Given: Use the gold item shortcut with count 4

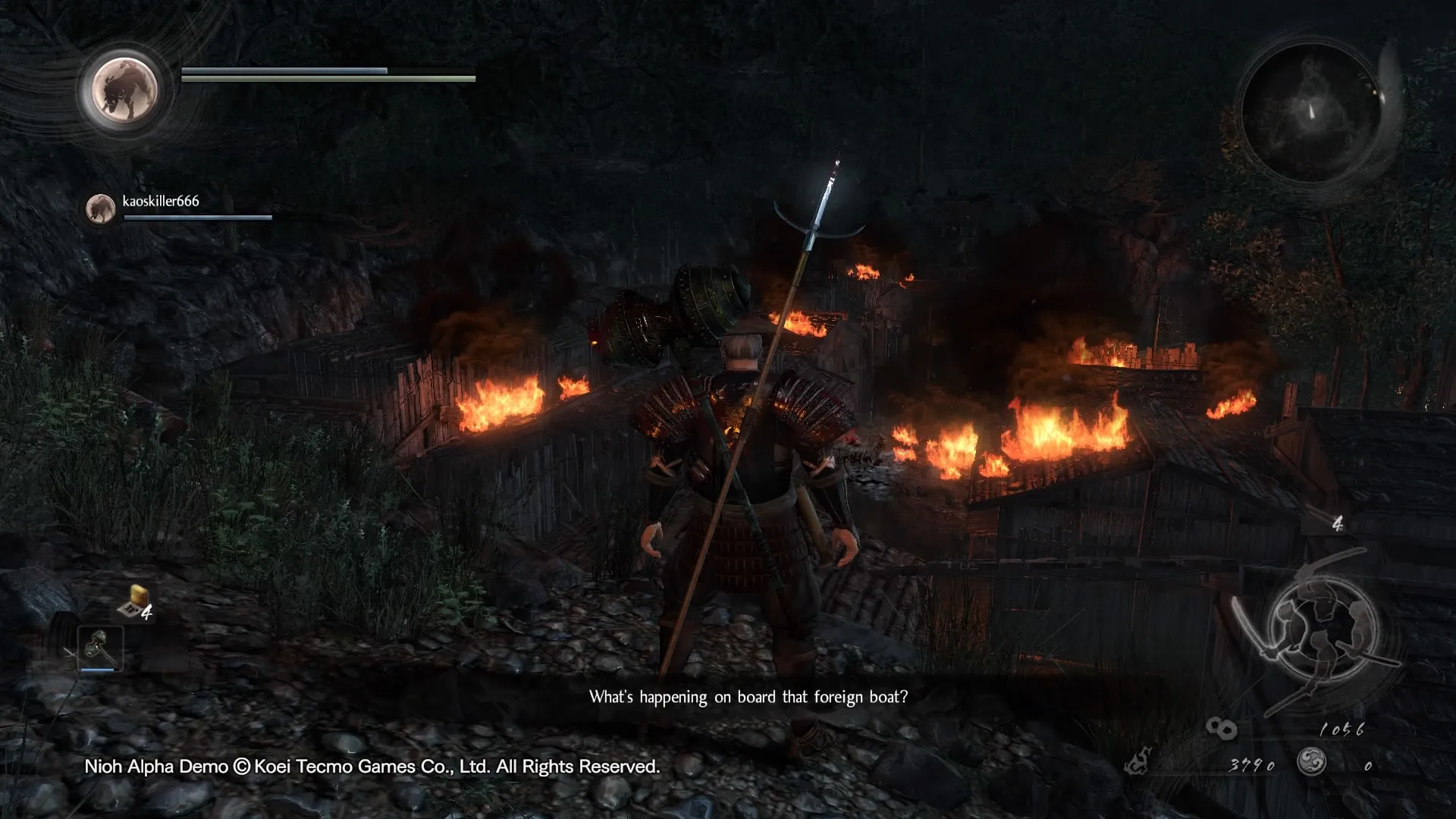Looking at the screenshot, I should tap(135, 603).
